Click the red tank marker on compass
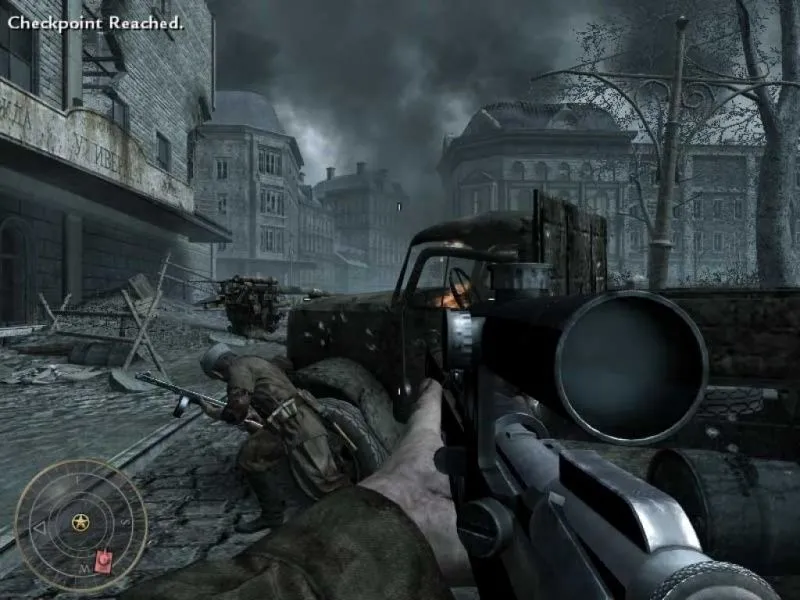 103,561
